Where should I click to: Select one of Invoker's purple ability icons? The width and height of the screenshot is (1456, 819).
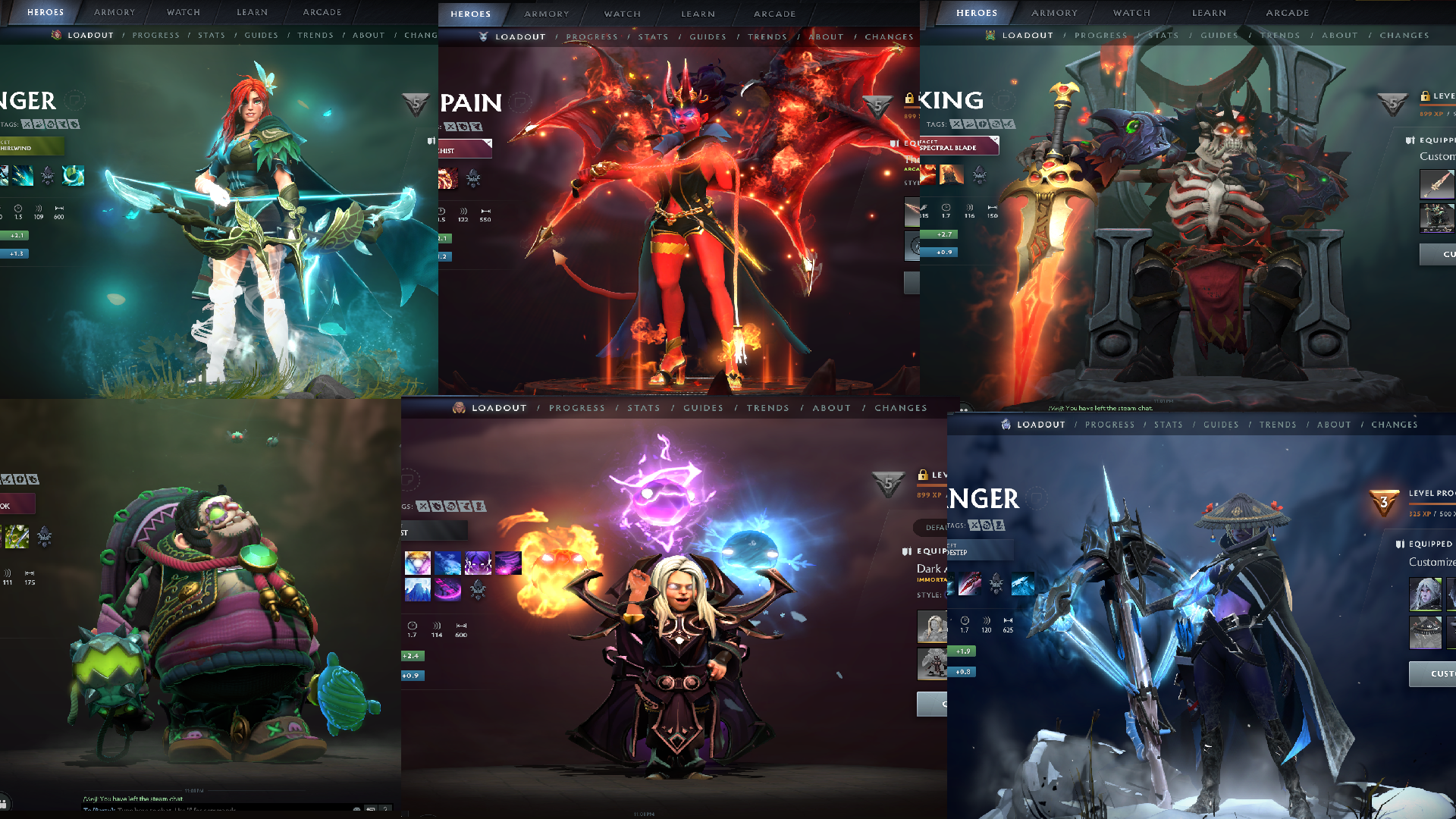(479, 563)
